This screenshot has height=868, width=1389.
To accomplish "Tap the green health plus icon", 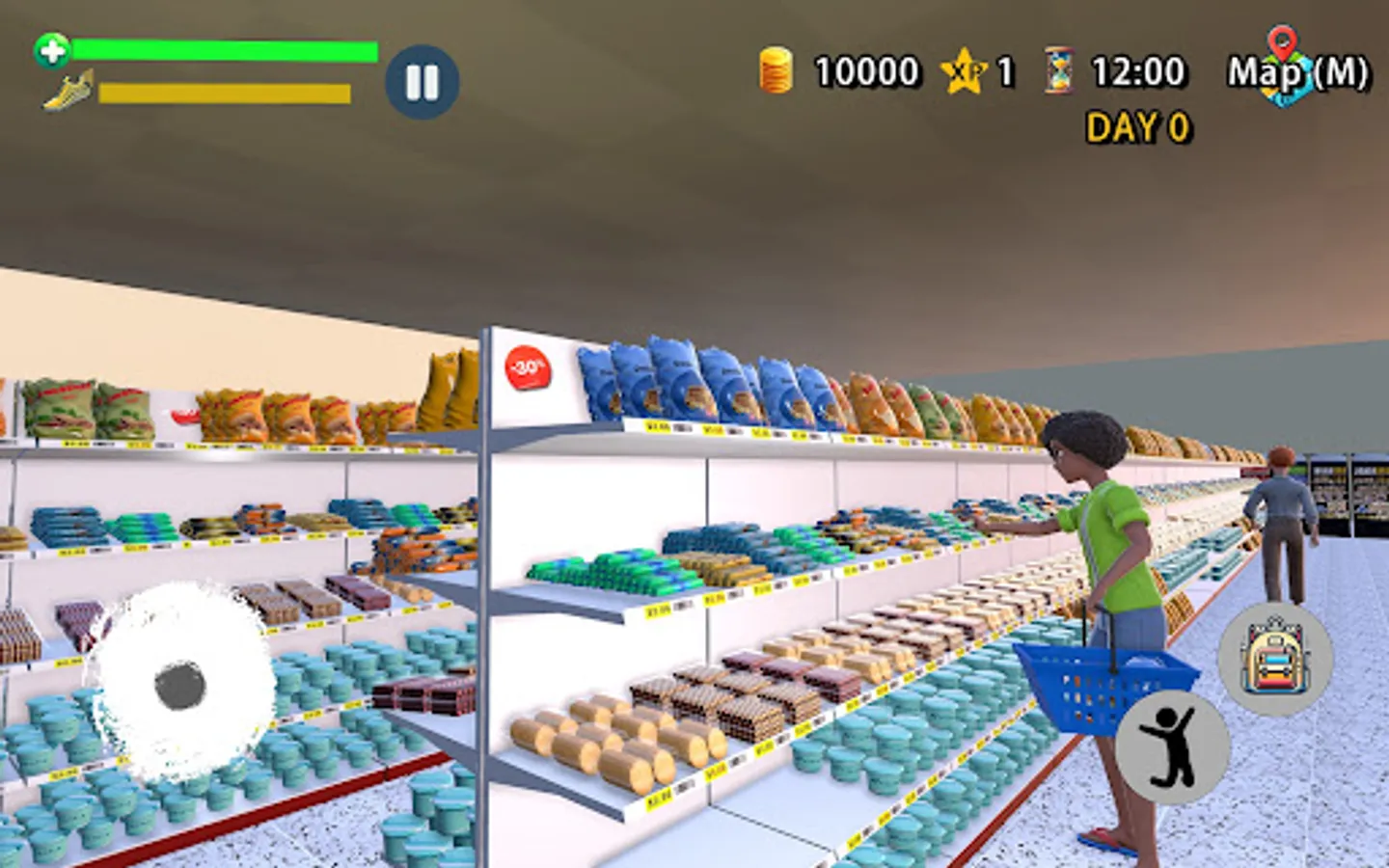I will pyautogui.click(x=52, y=48).
